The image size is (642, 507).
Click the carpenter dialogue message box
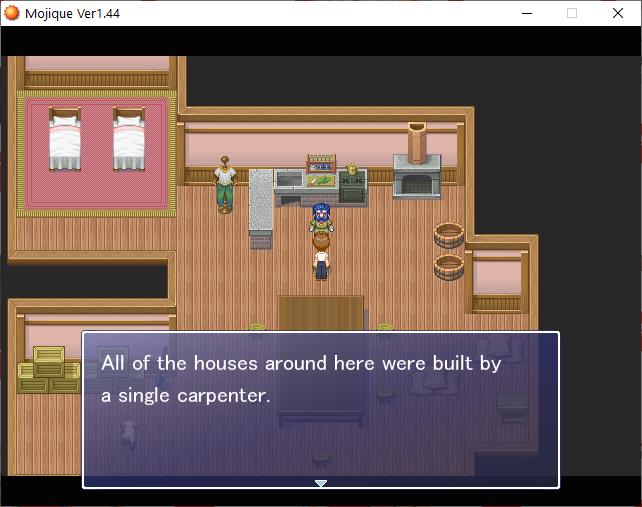pyautogui.click(x=320, y=410)
